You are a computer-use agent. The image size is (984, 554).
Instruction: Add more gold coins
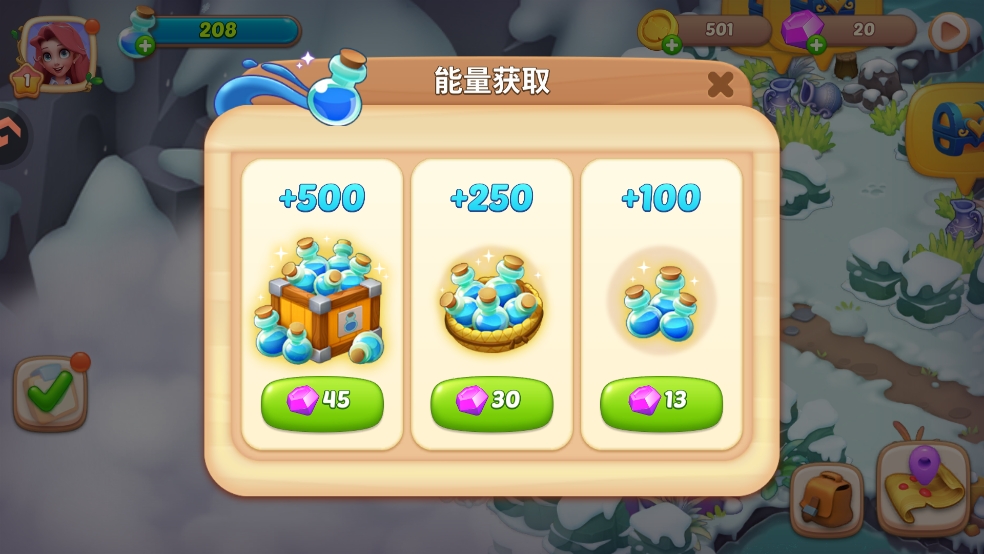pyautogui.click(x=672, y=44)
